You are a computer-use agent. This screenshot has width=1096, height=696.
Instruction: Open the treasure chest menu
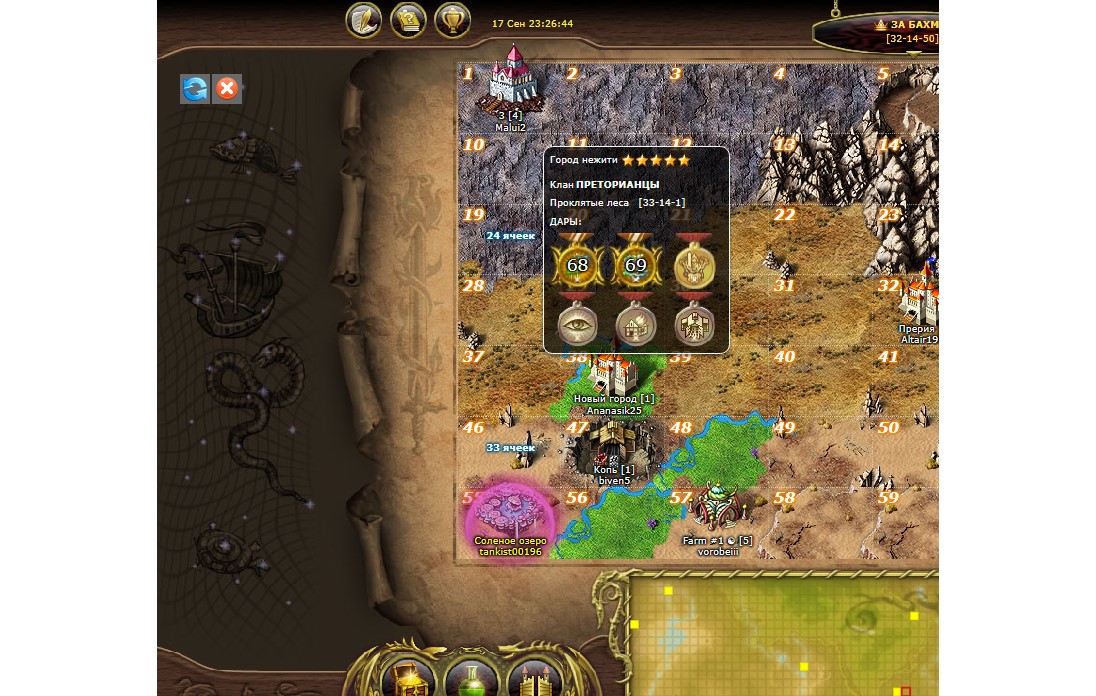coord(407,677)
